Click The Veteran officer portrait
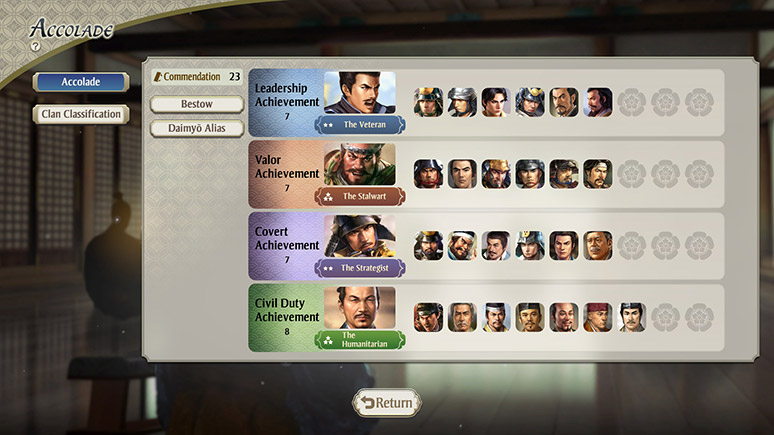Screen dimensions: 774x435 [360, 93]
